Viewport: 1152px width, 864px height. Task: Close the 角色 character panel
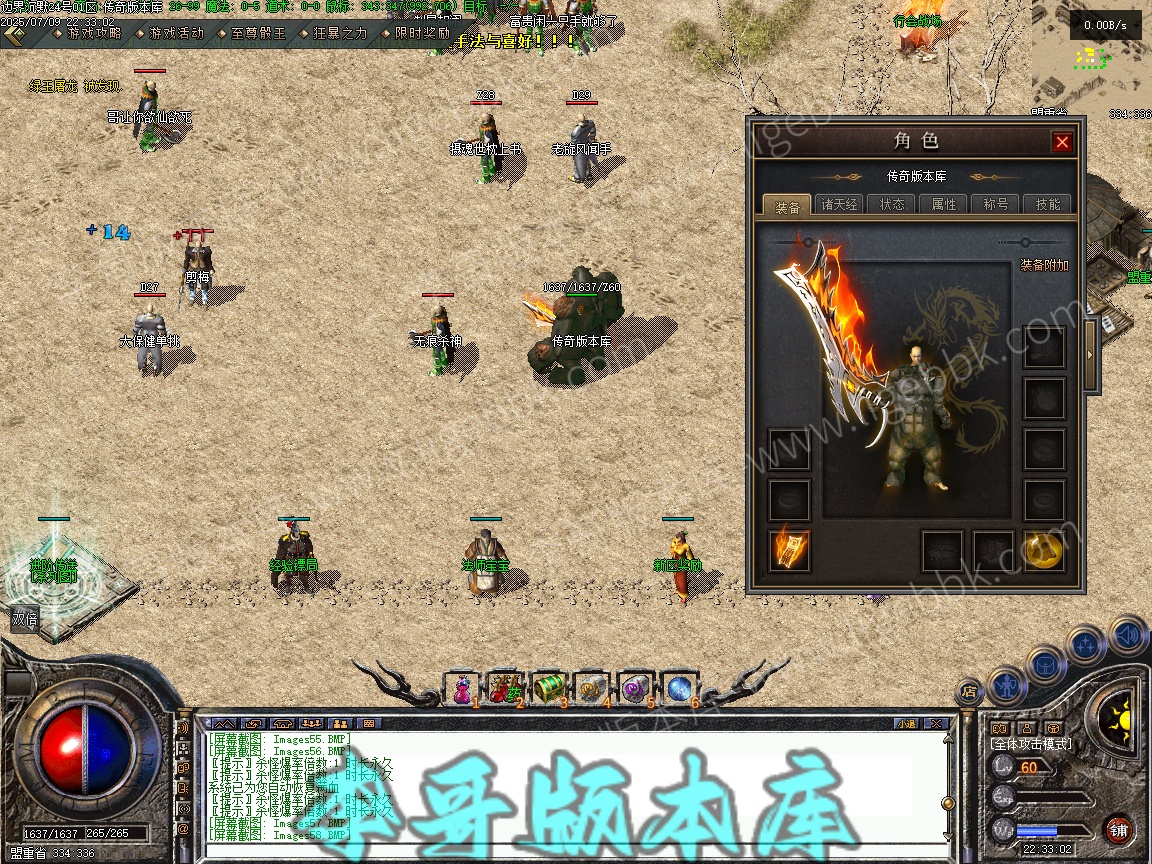point(1062,142)
